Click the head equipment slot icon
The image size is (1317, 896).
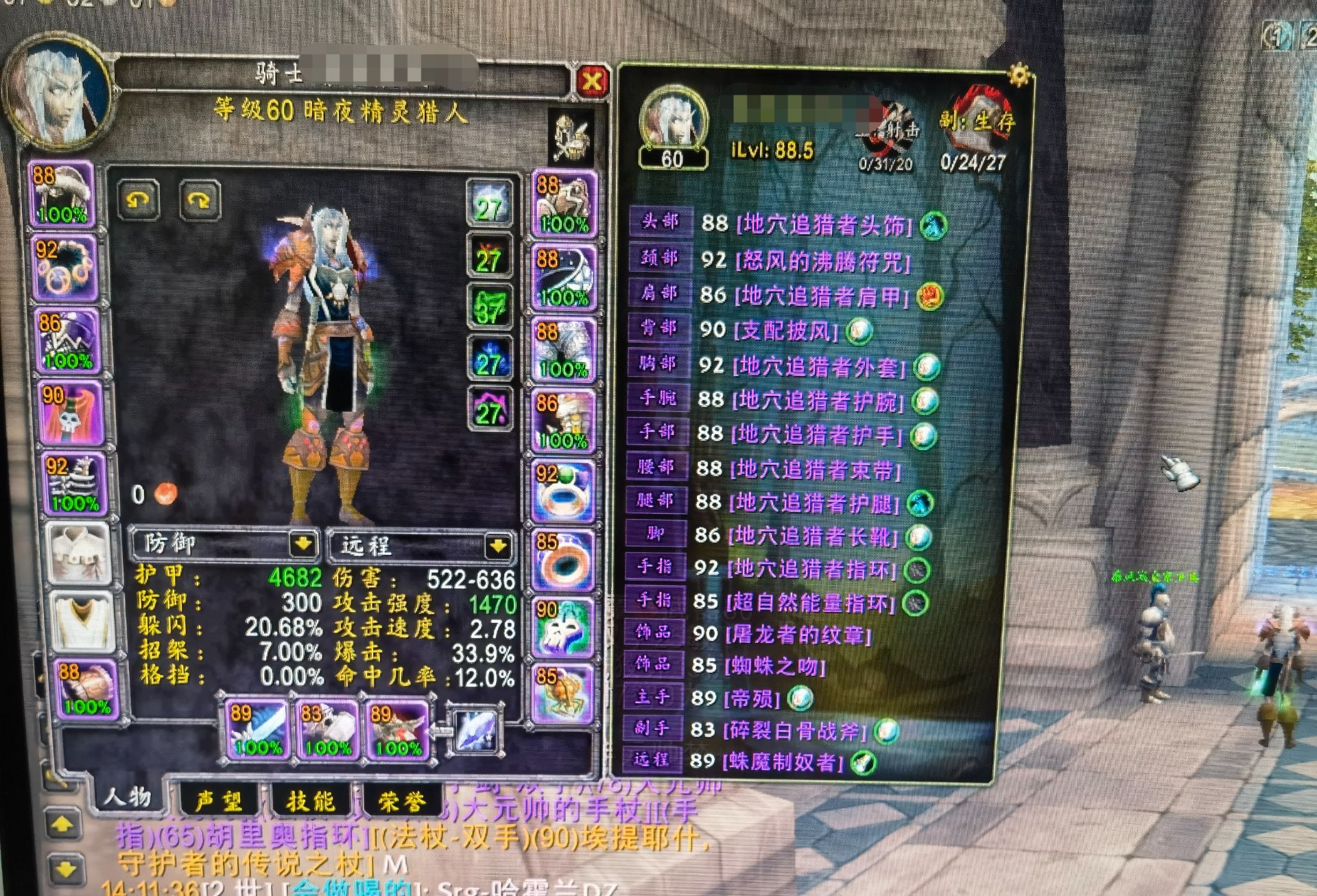pyautogui.click(x=62, y=195)
